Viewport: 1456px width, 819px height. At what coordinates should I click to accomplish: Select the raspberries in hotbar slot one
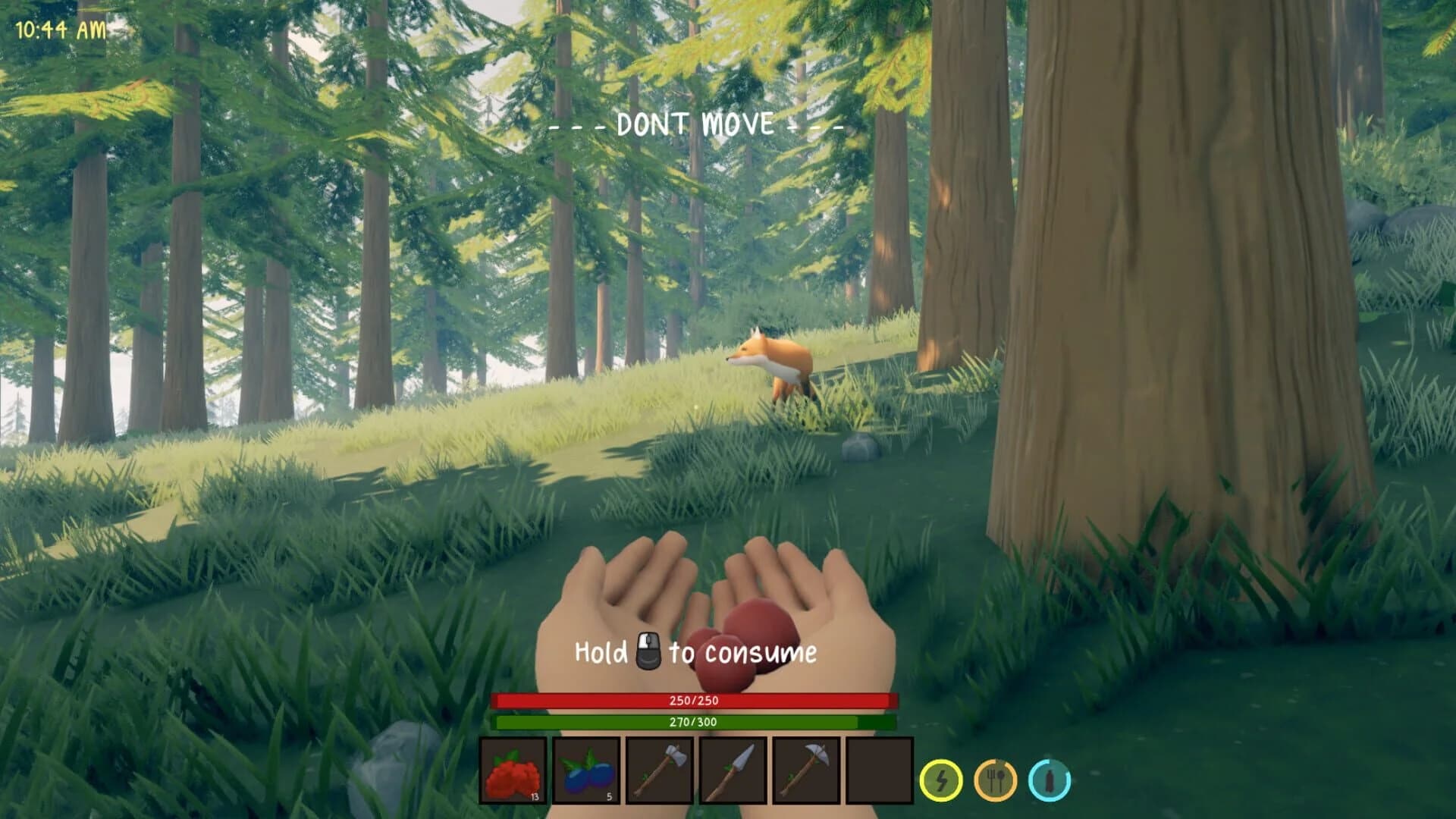[513, 772]
